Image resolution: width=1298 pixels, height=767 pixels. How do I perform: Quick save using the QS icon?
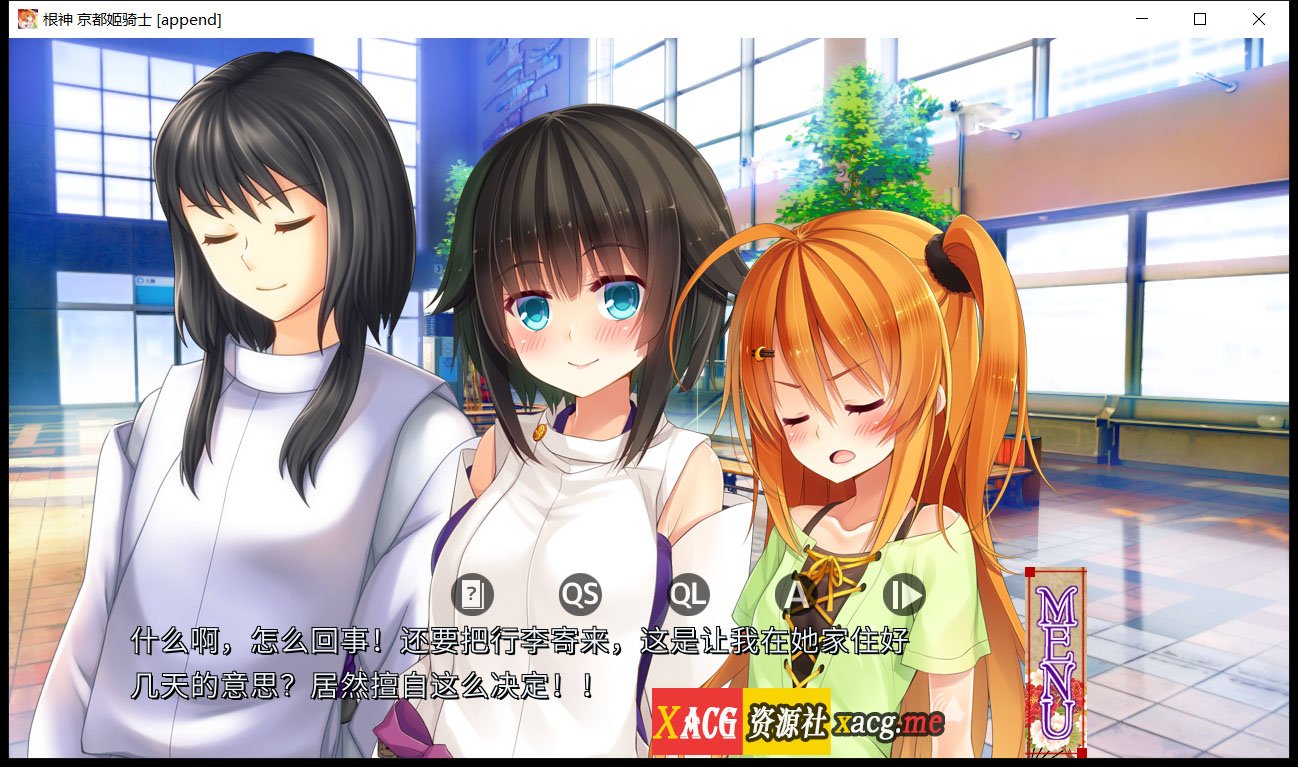(x=582, y=594)
